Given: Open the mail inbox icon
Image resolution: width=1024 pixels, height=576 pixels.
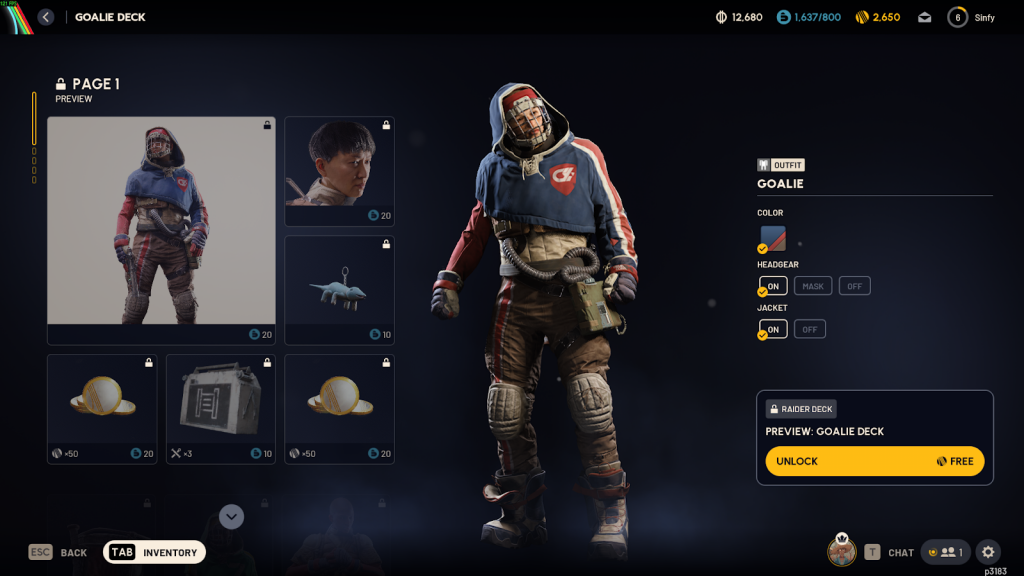Looking at the screenshot, I should coord(925,17).
